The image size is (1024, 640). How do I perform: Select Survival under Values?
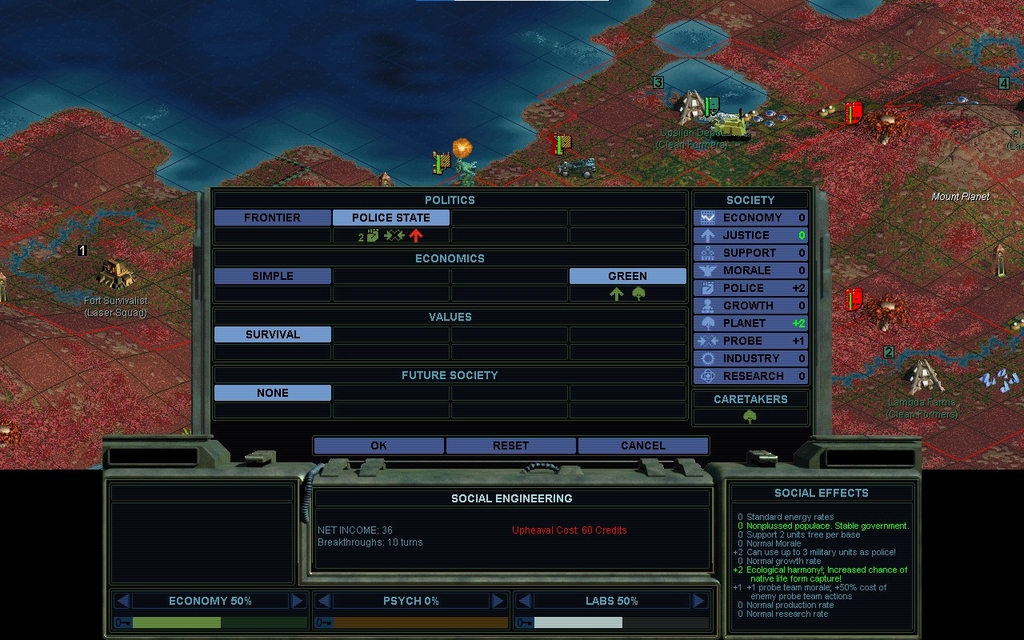pos(272,335)
